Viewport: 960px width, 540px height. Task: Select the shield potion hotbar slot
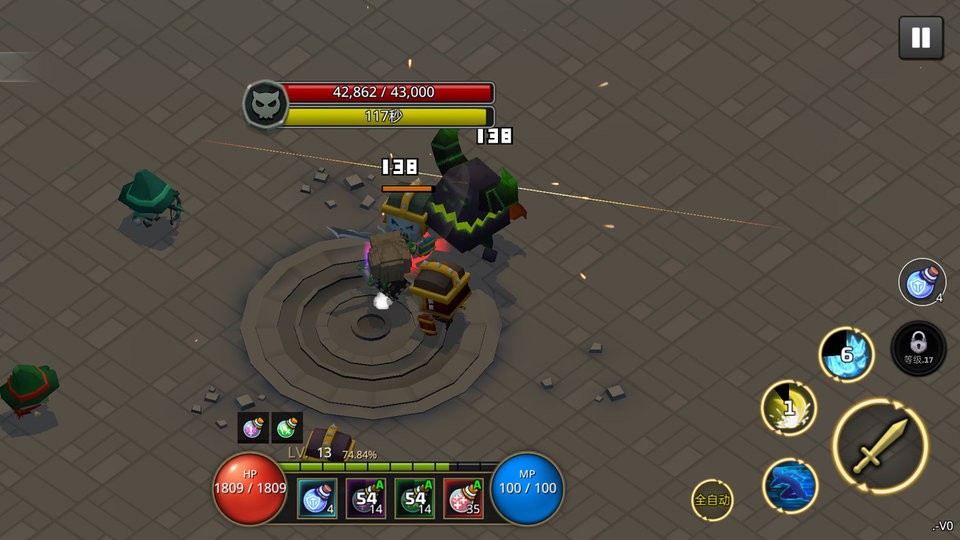[x=317, y=498]
